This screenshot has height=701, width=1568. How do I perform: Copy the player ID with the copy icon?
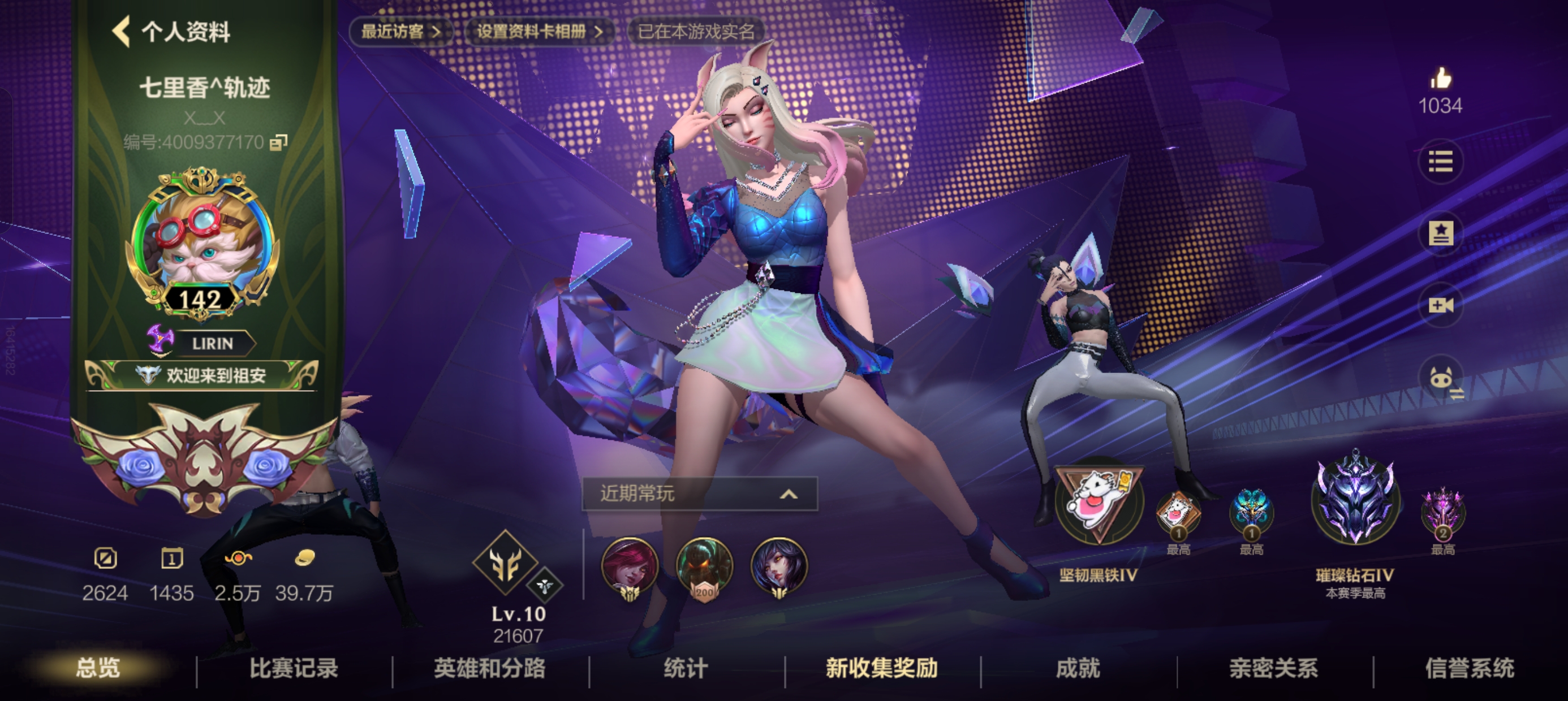277,143
